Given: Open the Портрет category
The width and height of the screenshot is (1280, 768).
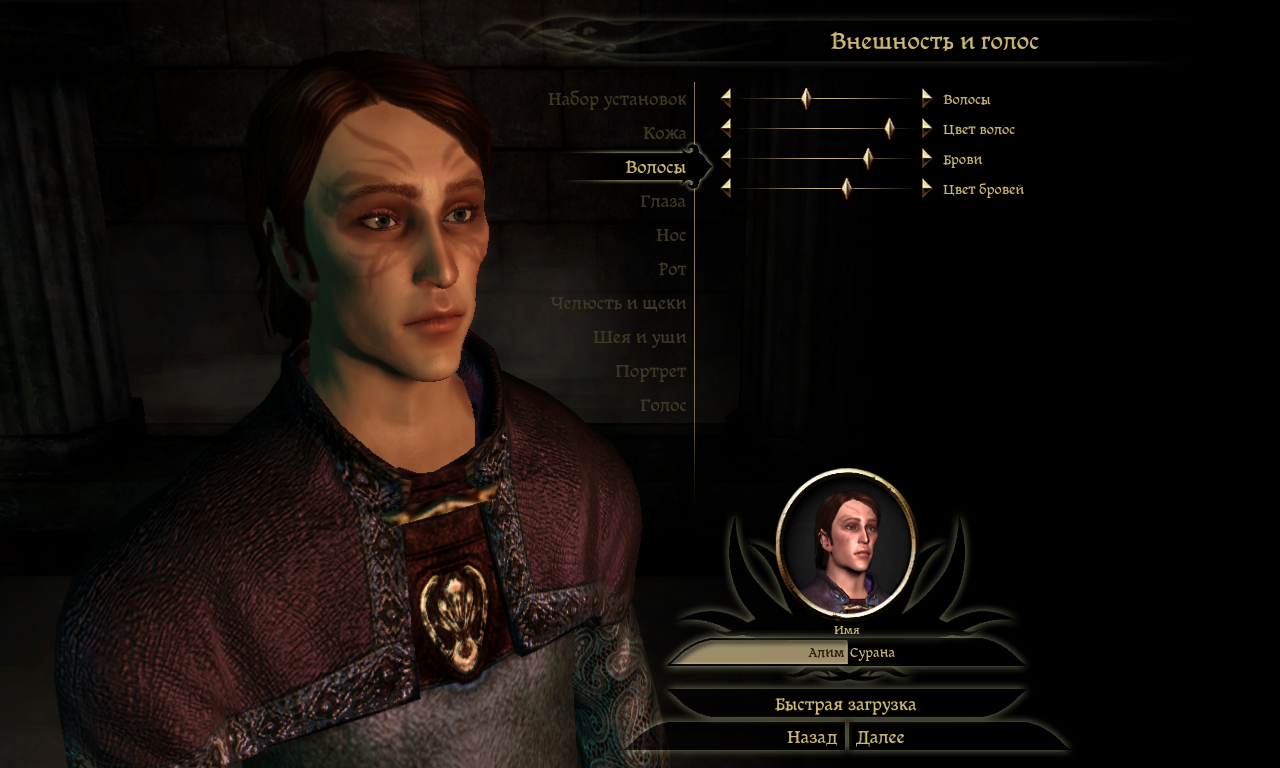Looking at the screenshot, I should 651,372.
